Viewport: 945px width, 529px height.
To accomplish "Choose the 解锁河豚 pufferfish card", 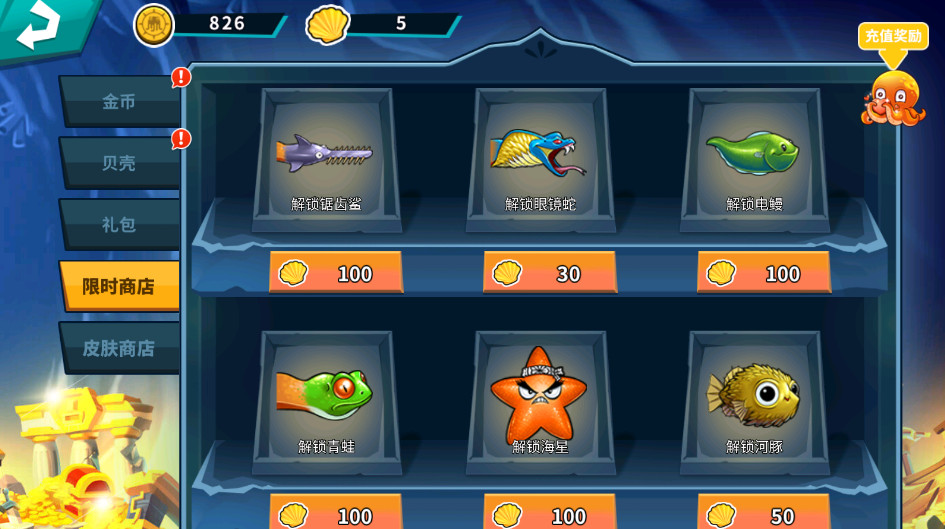I will click(754, 402).
